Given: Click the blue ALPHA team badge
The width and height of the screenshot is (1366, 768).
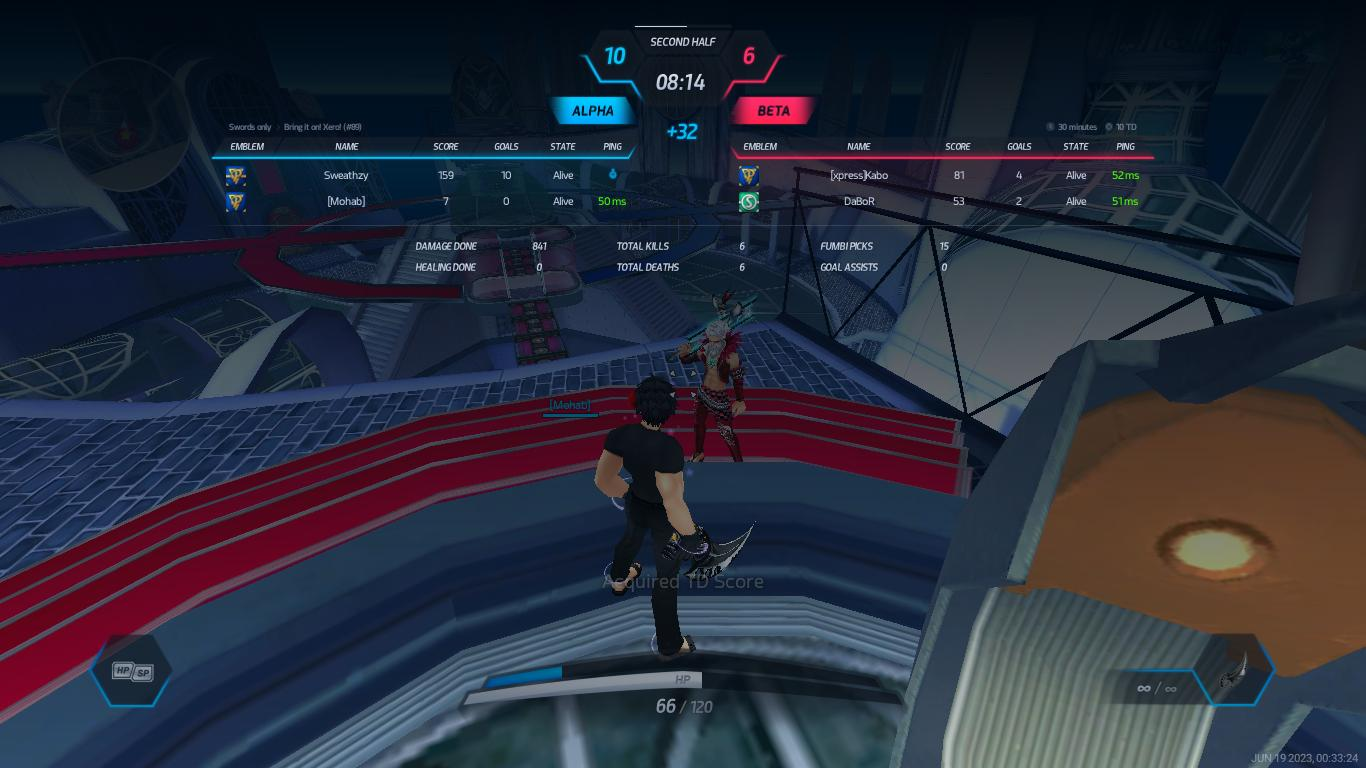Looking at the screenshot, I should point(593,111).
